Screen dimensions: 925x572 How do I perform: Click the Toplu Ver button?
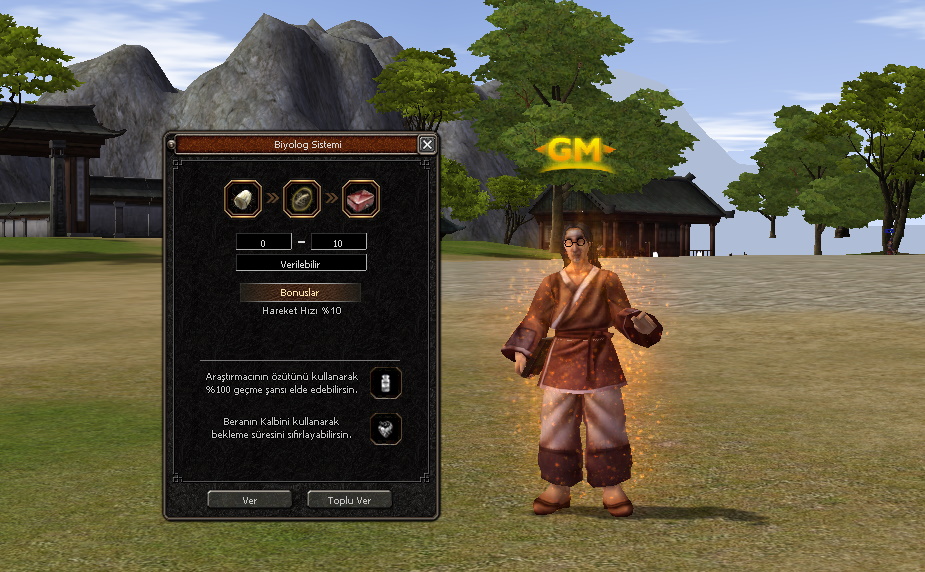pos(349,499)
